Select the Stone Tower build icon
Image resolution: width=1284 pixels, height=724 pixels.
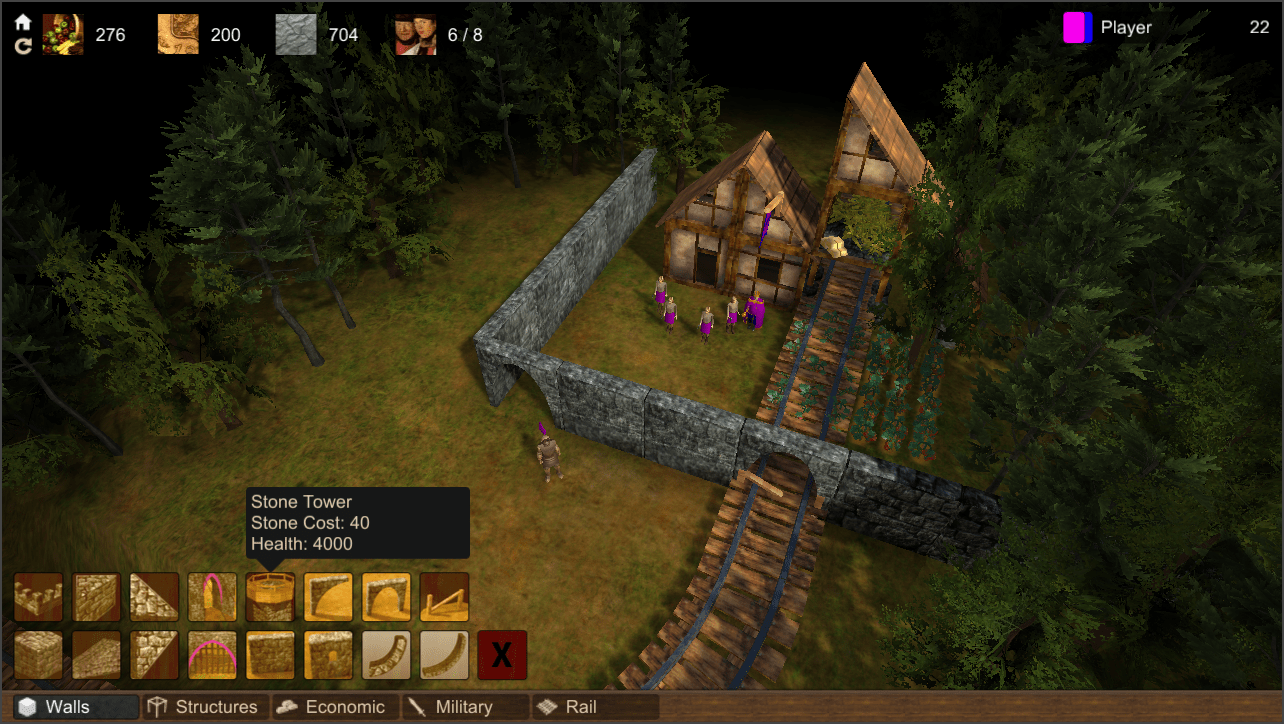click(270, 597)
